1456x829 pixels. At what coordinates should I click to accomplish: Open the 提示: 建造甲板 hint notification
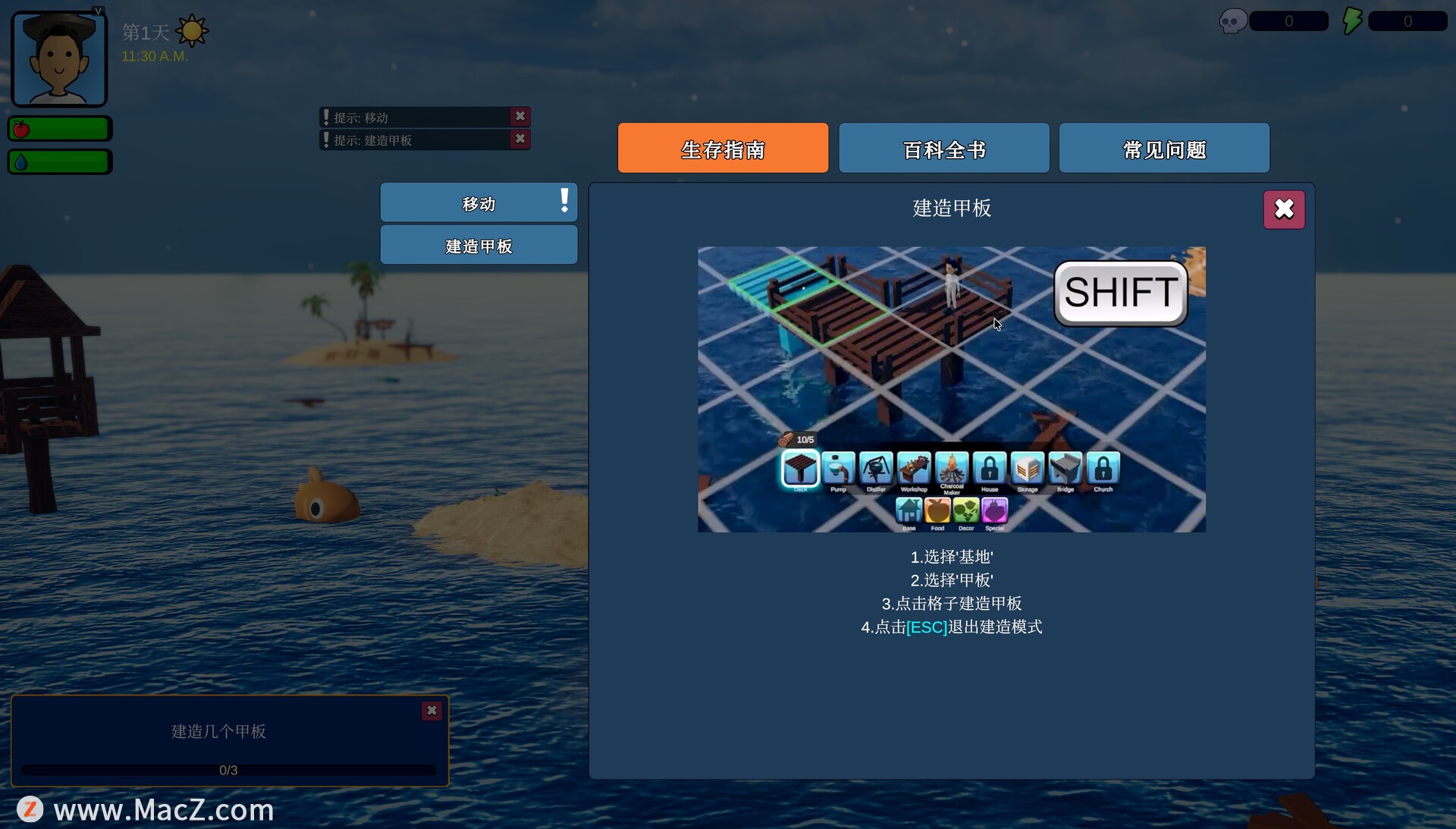(413, 140)
